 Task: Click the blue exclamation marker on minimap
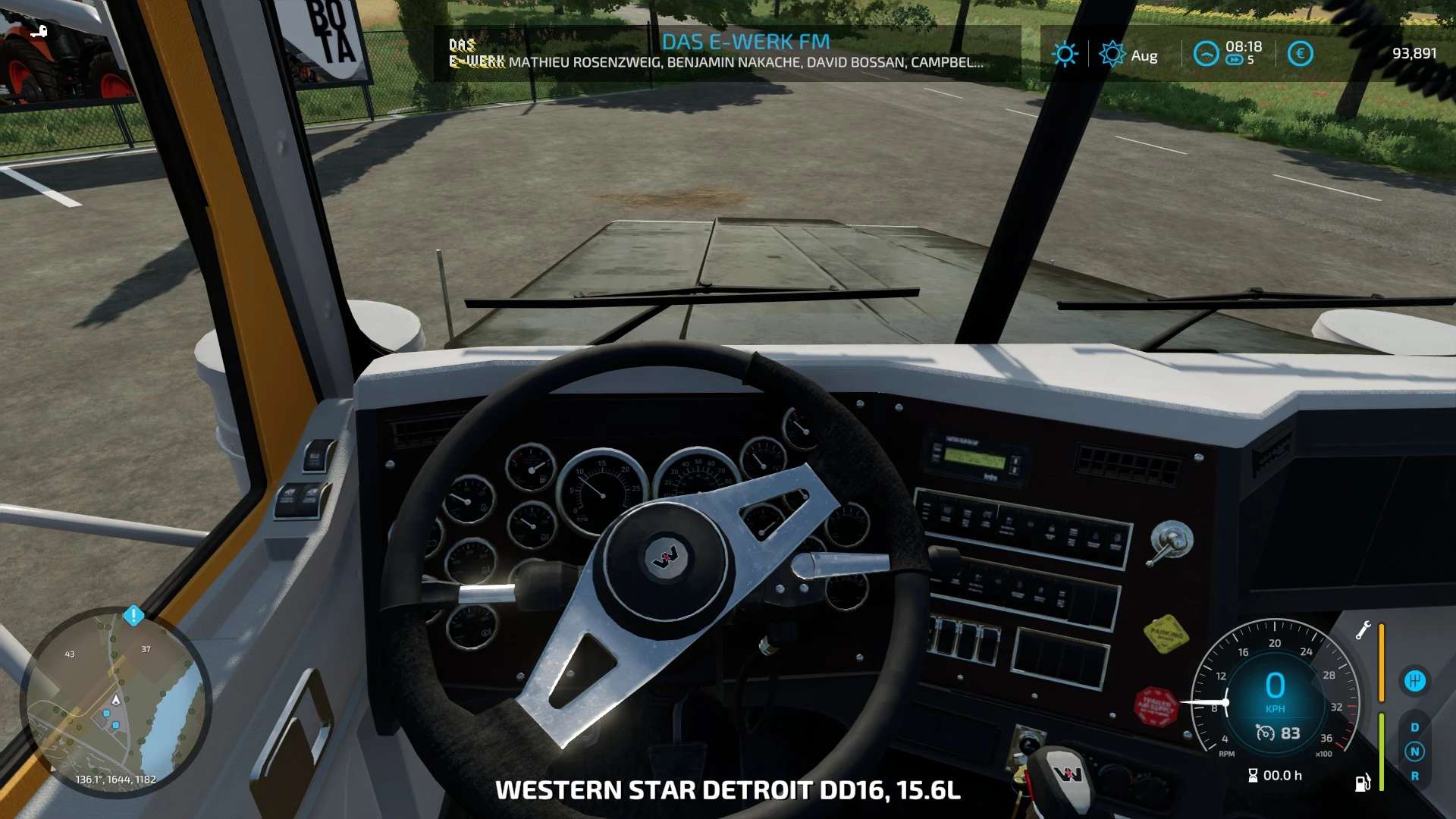[133, 615]
